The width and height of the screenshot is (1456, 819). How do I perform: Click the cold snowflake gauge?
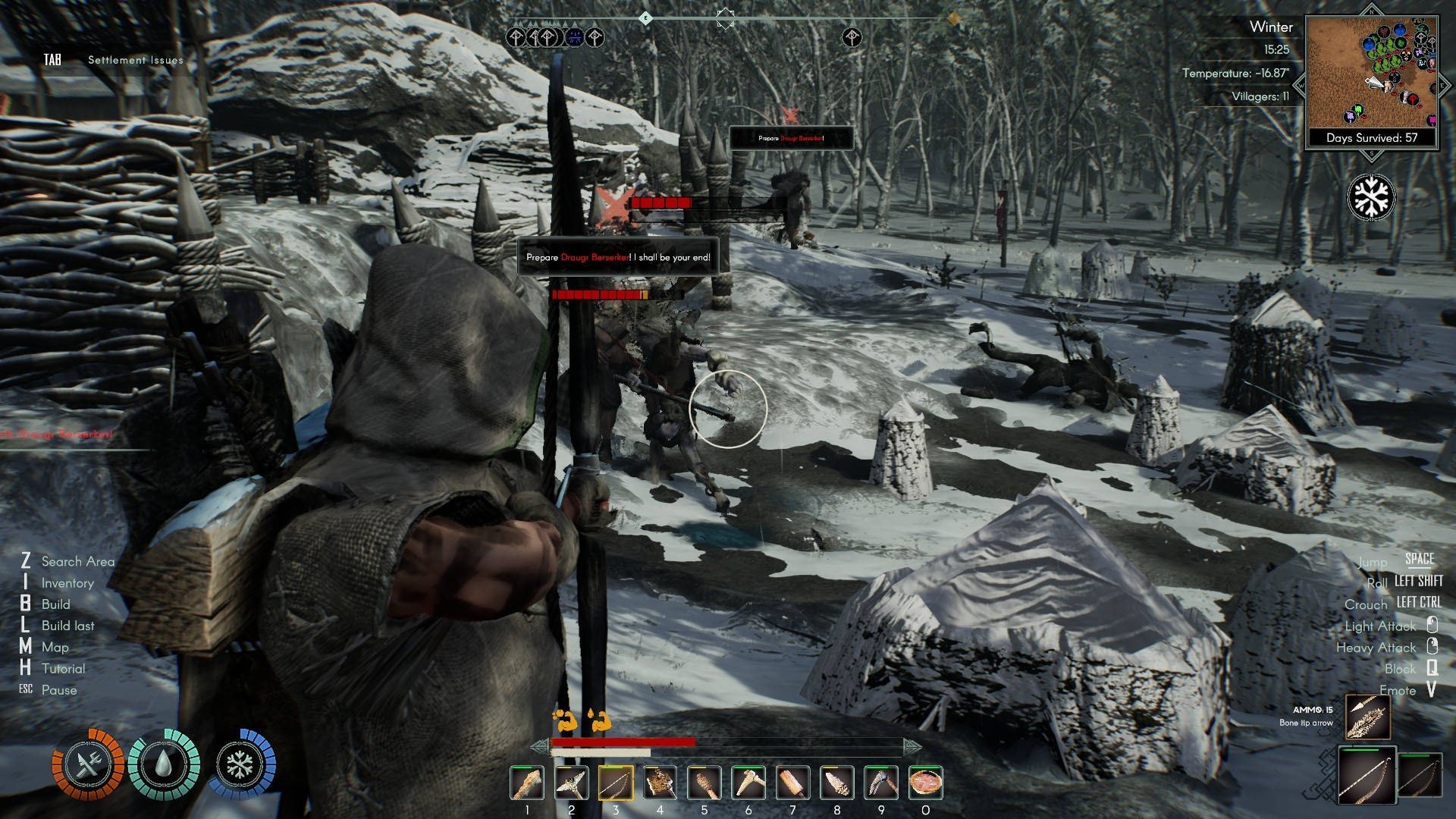(x=240, y=764)
